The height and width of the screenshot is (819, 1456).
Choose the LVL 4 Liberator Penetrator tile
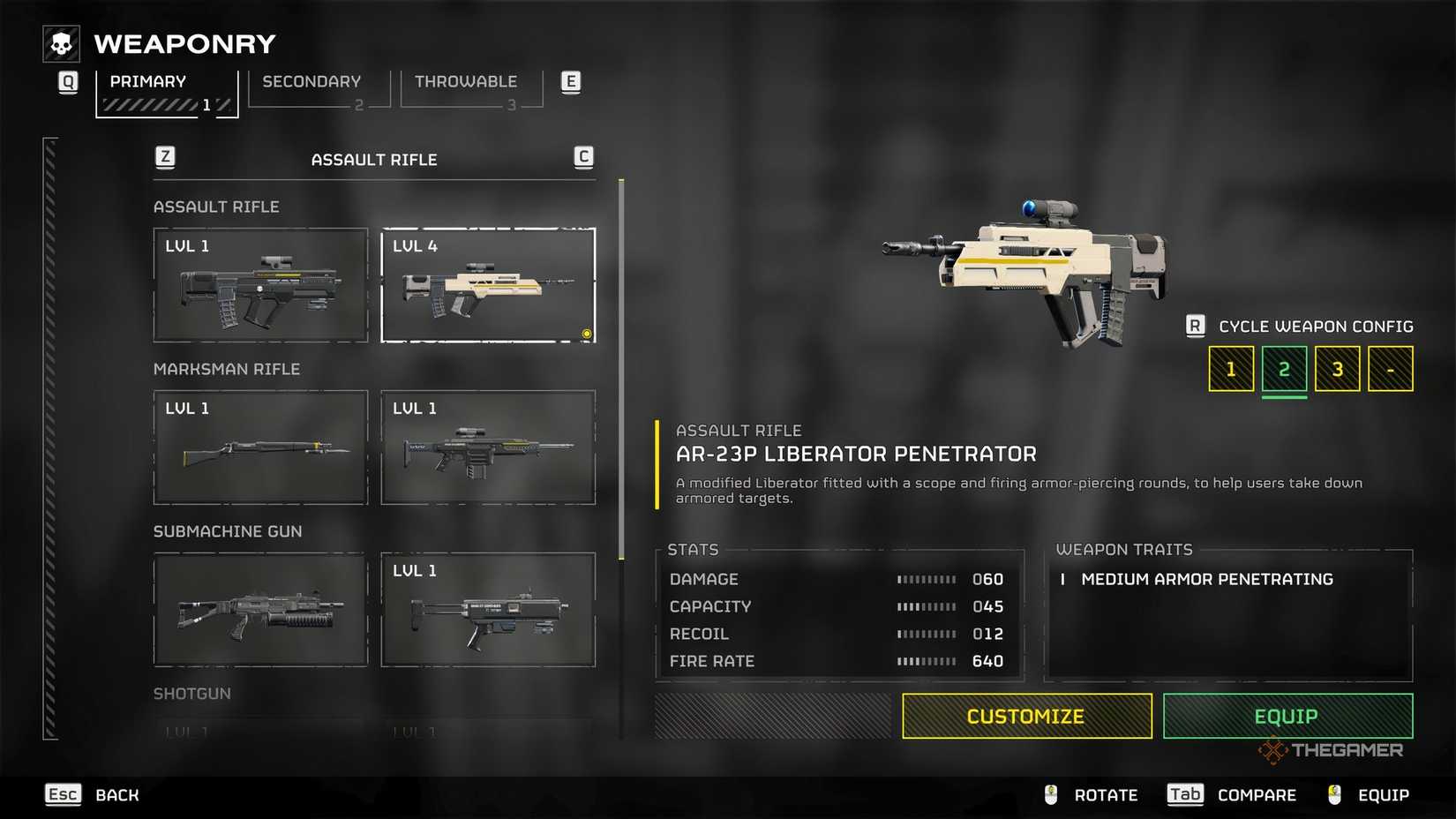(488, 285)
